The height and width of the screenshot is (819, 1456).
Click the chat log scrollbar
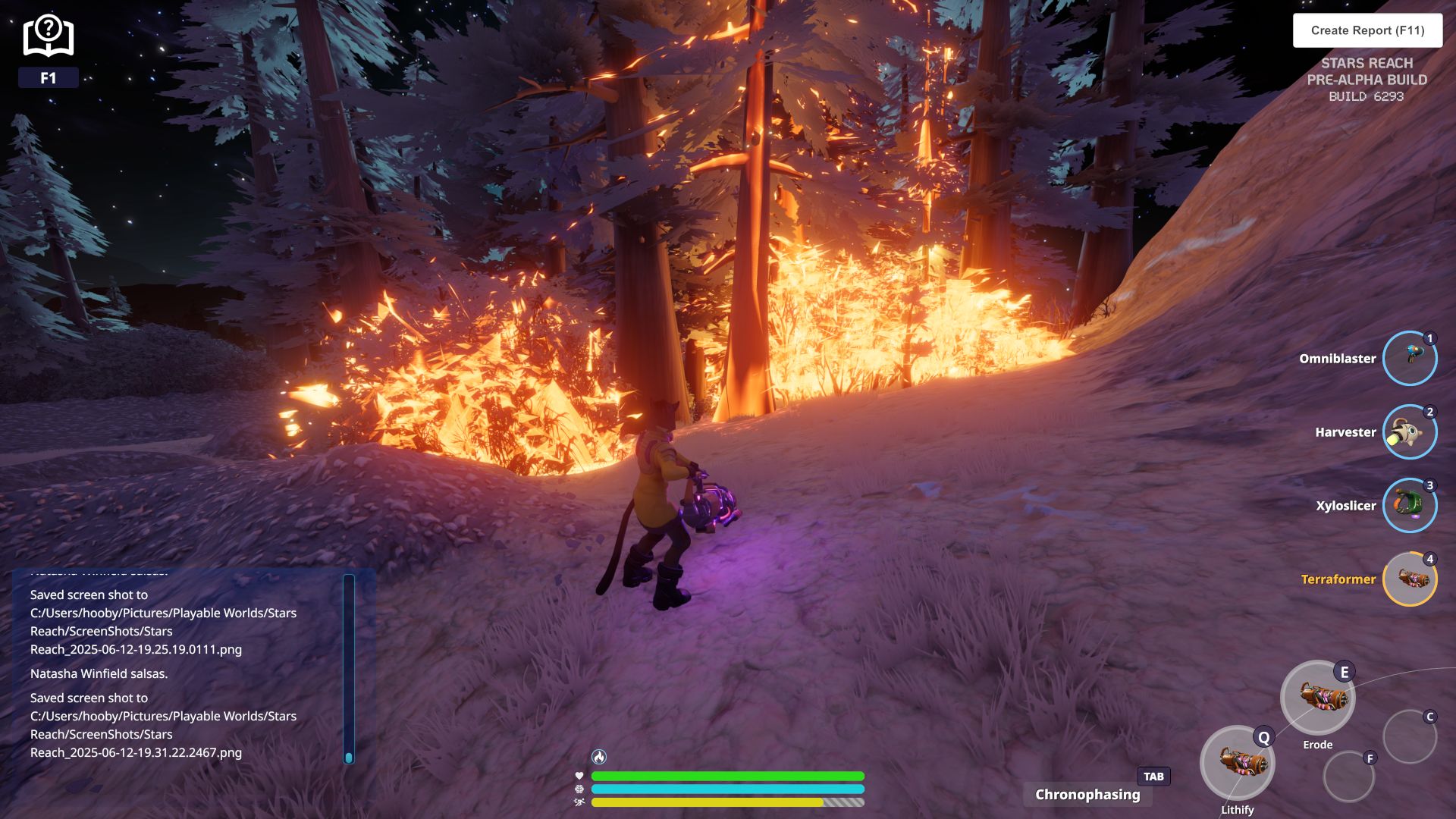[349, 667]
